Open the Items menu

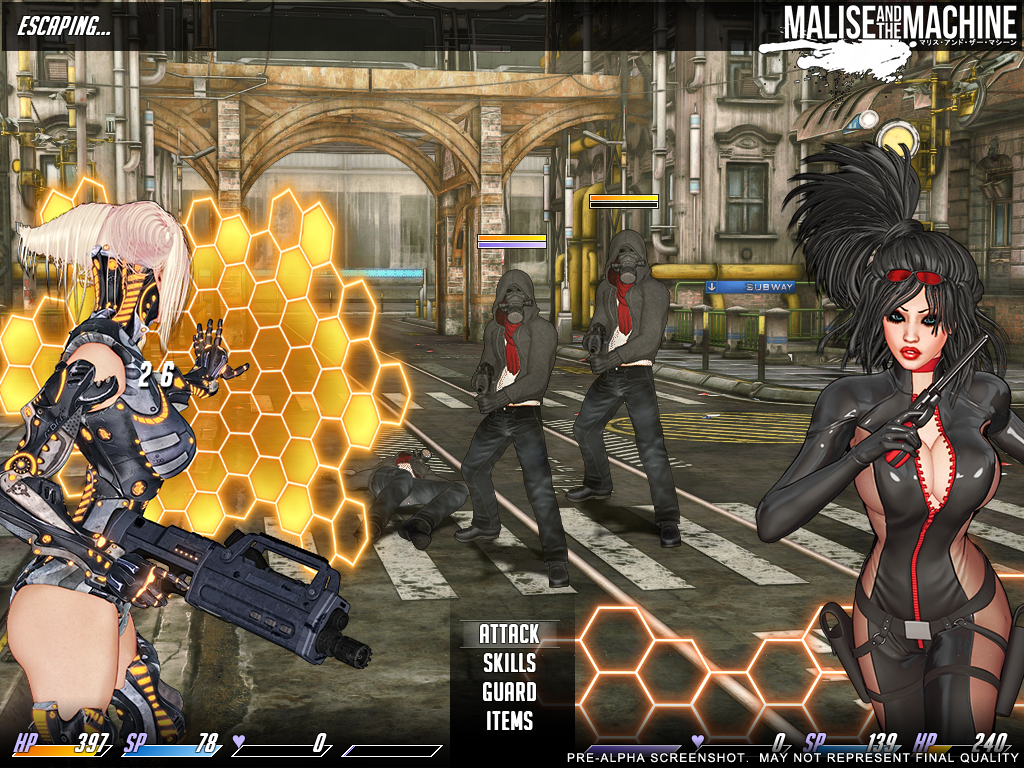(x=509, y=721)
